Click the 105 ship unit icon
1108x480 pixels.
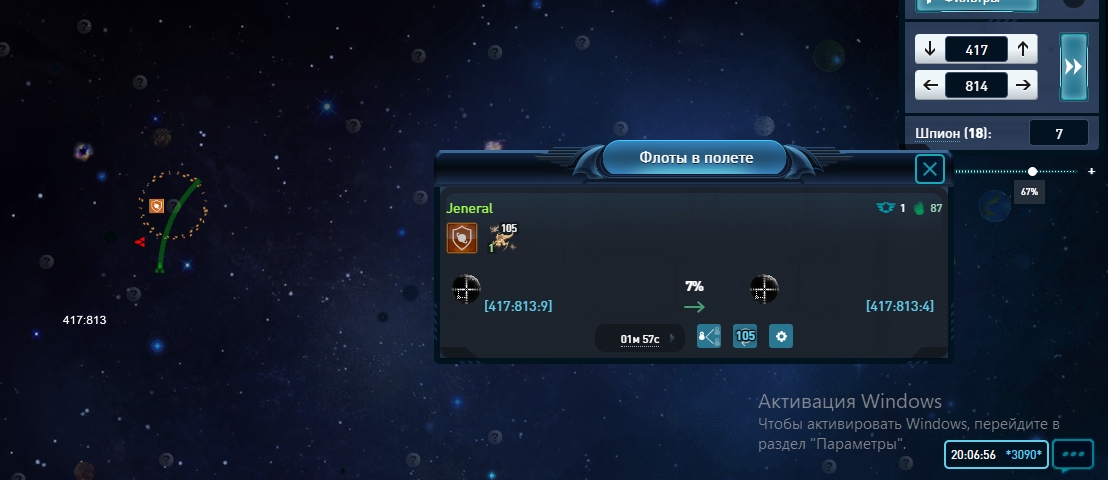click(503, 238)
